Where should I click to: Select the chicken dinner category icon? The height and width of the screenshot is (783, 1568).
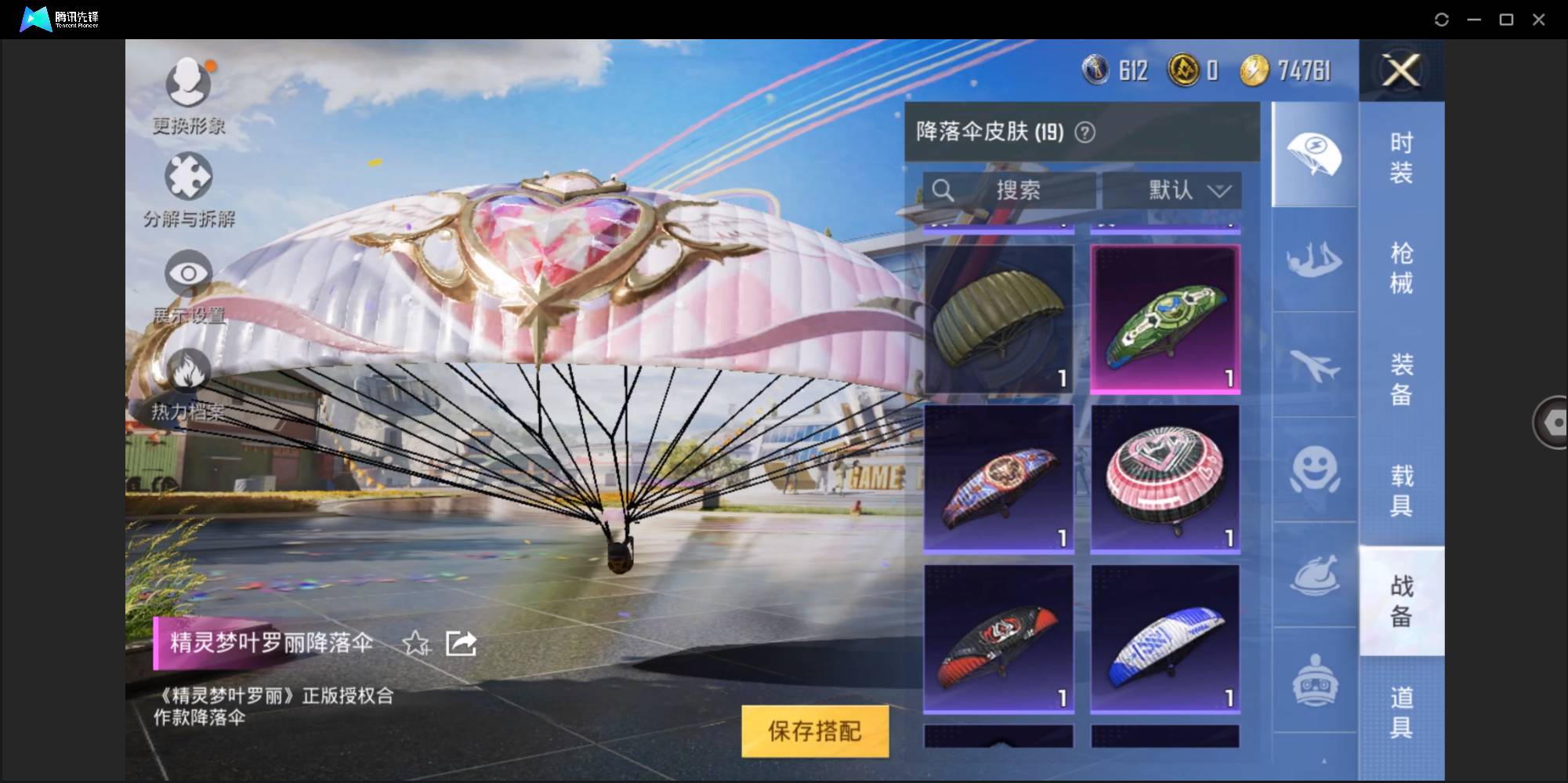click(x=1314, y=576)
